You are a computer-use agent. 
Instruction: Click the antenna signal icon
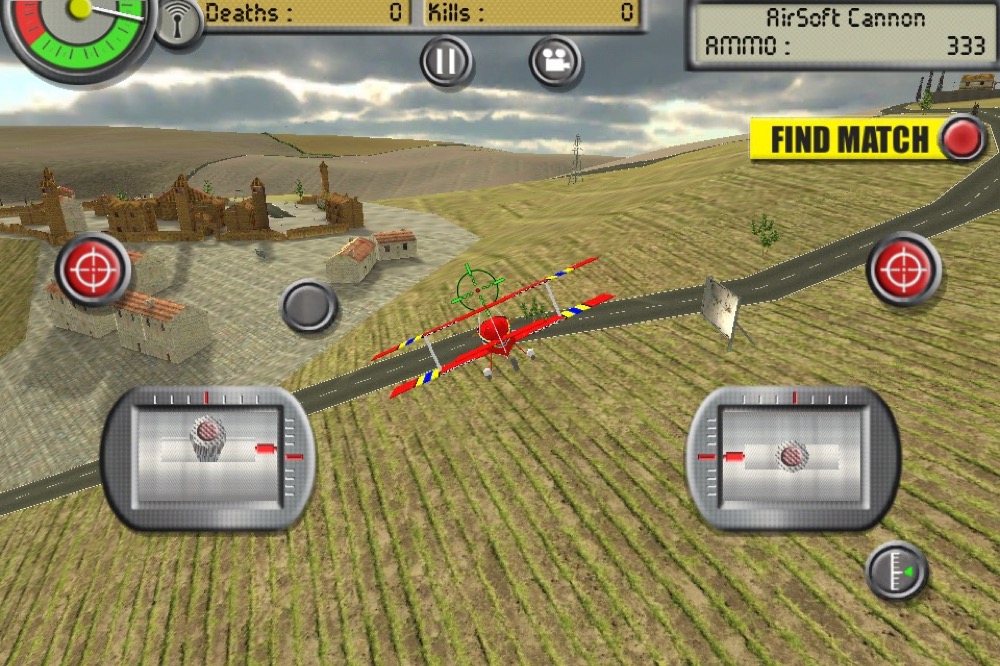[x=179, y=24]
